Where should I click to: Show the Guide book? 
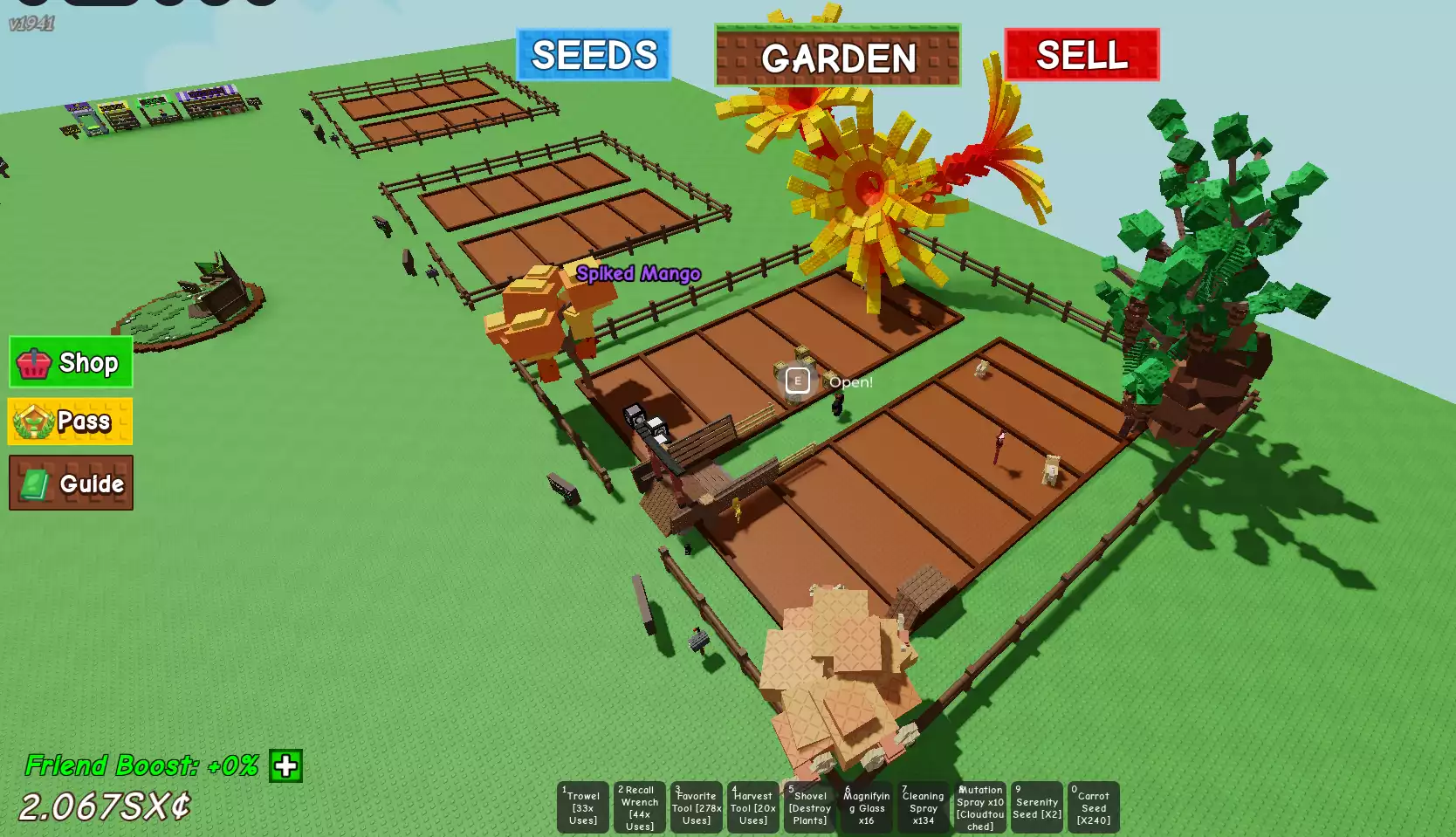(71, 483)
